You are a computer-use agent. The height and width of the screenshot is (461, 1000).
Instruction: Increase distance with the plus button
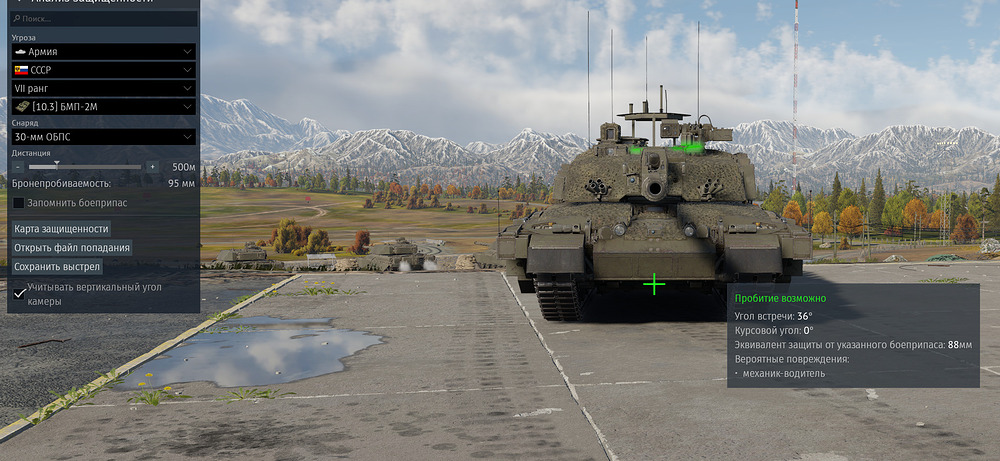pyautogui.click(x=152, y=166)
